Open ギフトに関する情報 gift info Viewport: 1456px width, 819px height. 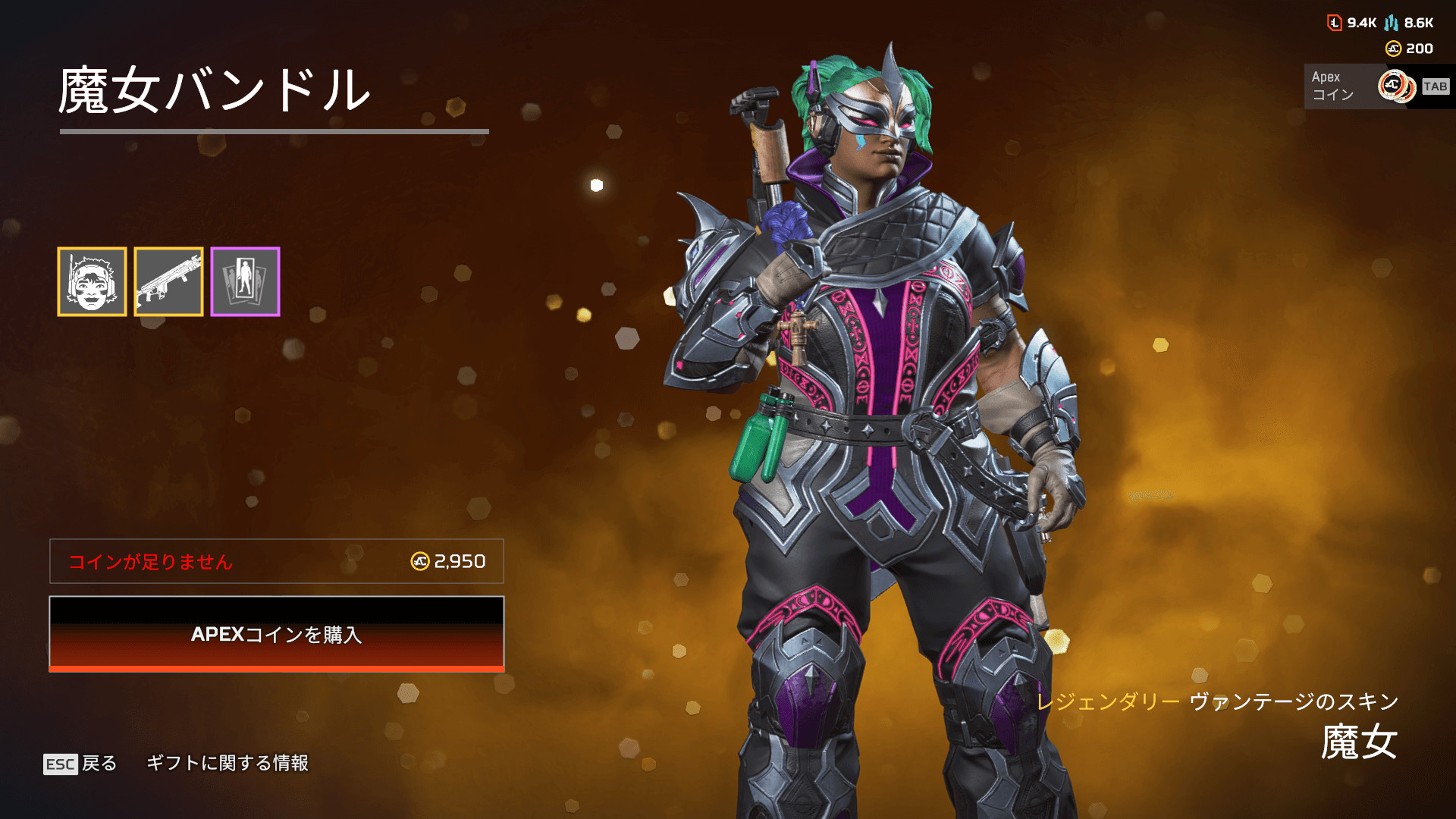click(x=227, y=763)
